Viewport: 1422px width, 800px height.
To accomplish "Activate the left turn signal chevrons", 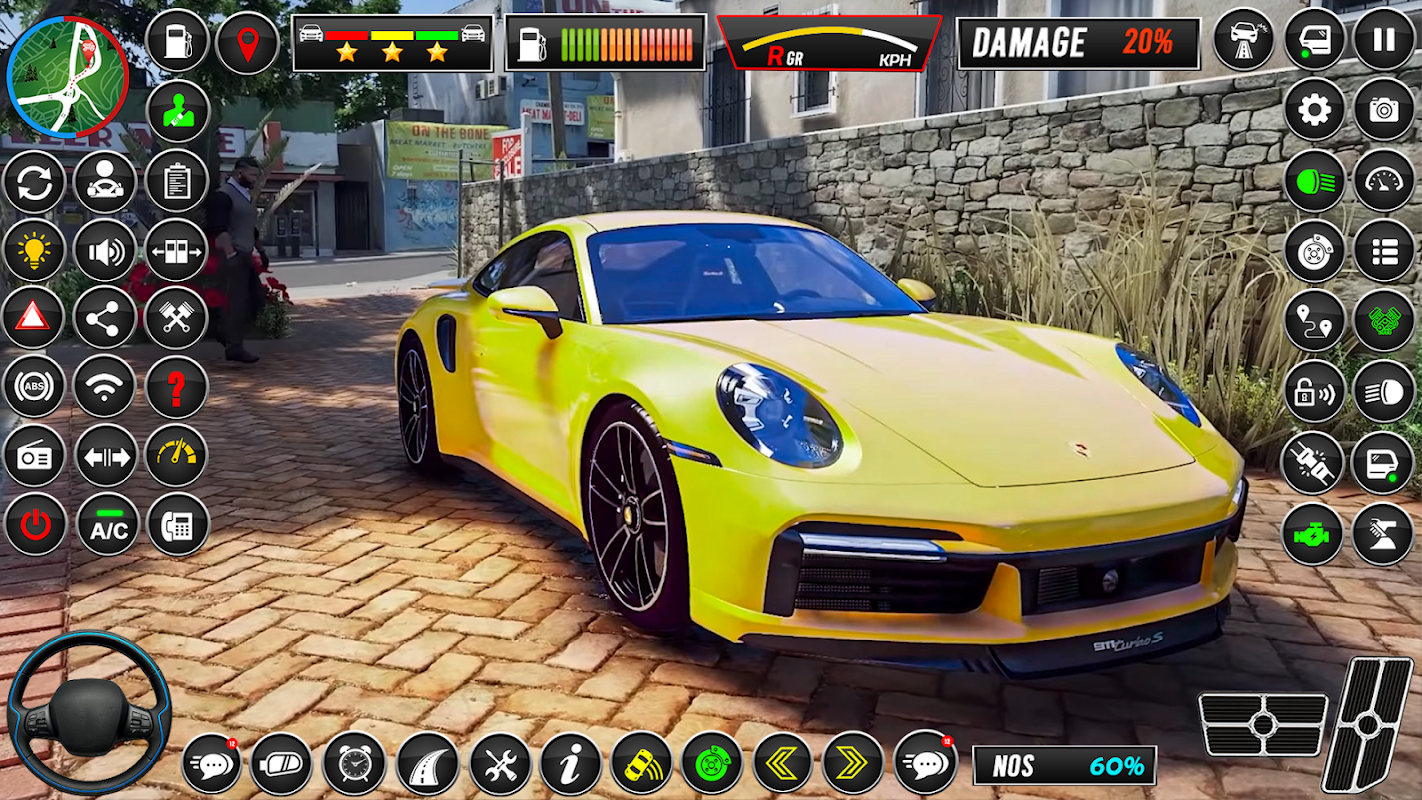I will [x=782, y=764].
